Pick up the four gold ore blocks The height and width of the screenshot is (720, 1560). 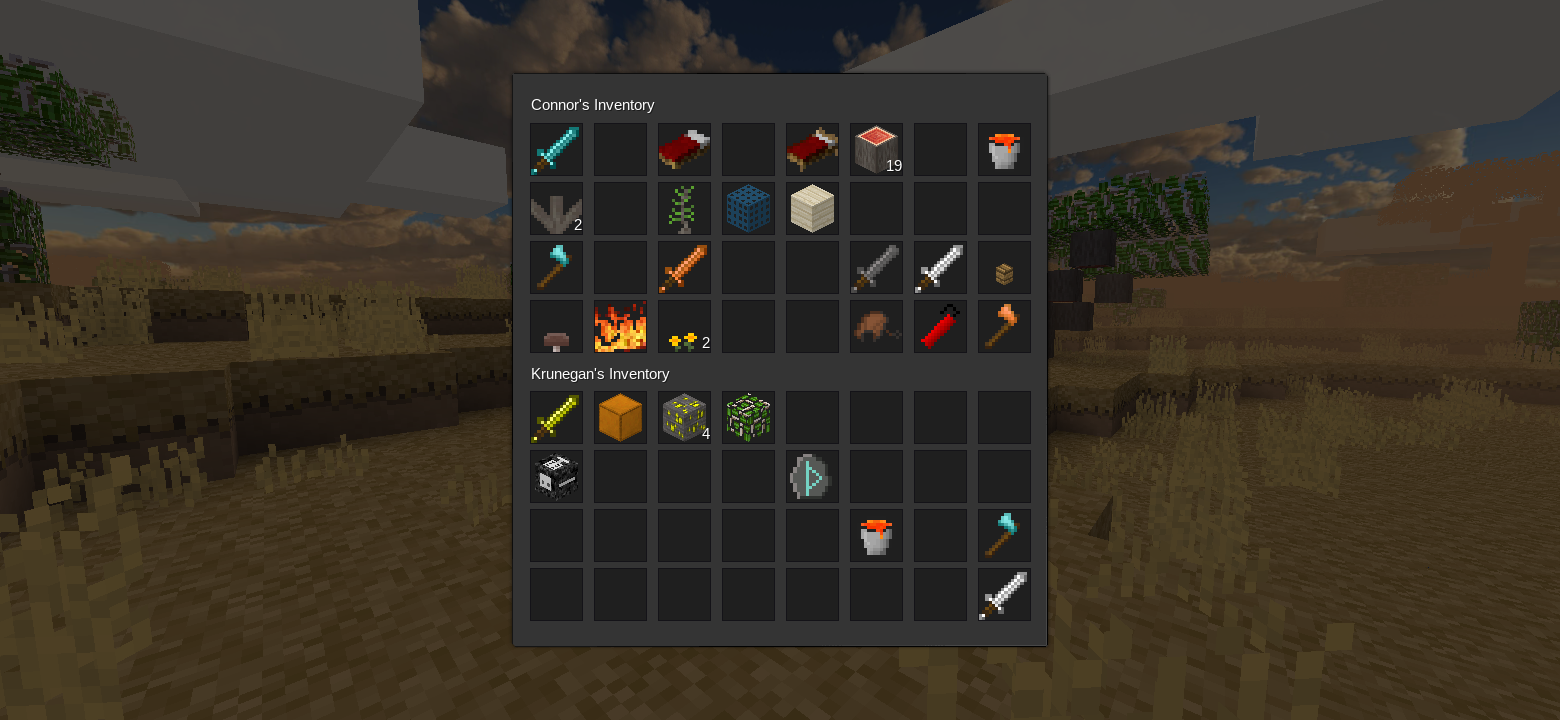pyautogui.click(x=684, y=418)
